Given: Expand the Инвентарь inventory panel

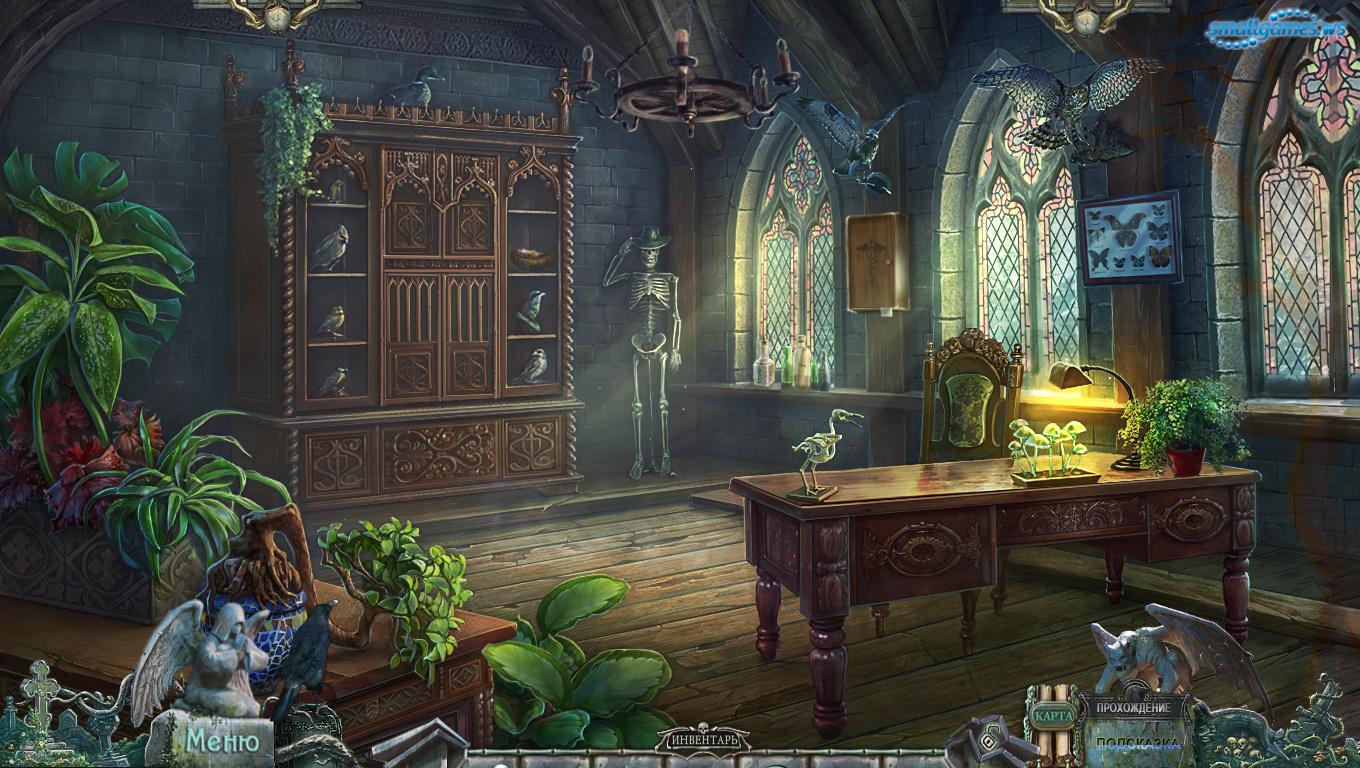Looking at the screenshot, I should 702,742.
